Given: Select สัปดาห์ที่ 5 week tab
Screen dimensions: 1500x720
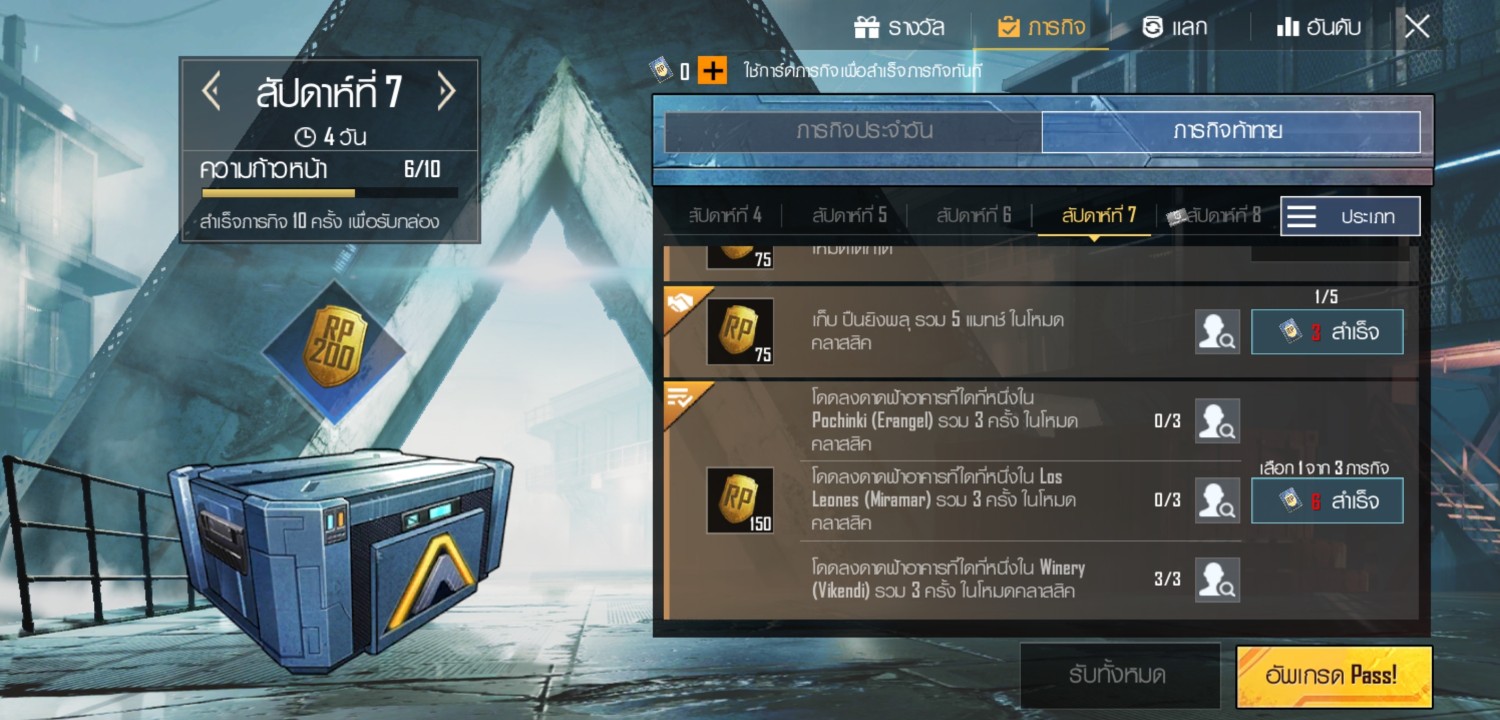Looking at the screenshot, I should [x=849, y=215].
